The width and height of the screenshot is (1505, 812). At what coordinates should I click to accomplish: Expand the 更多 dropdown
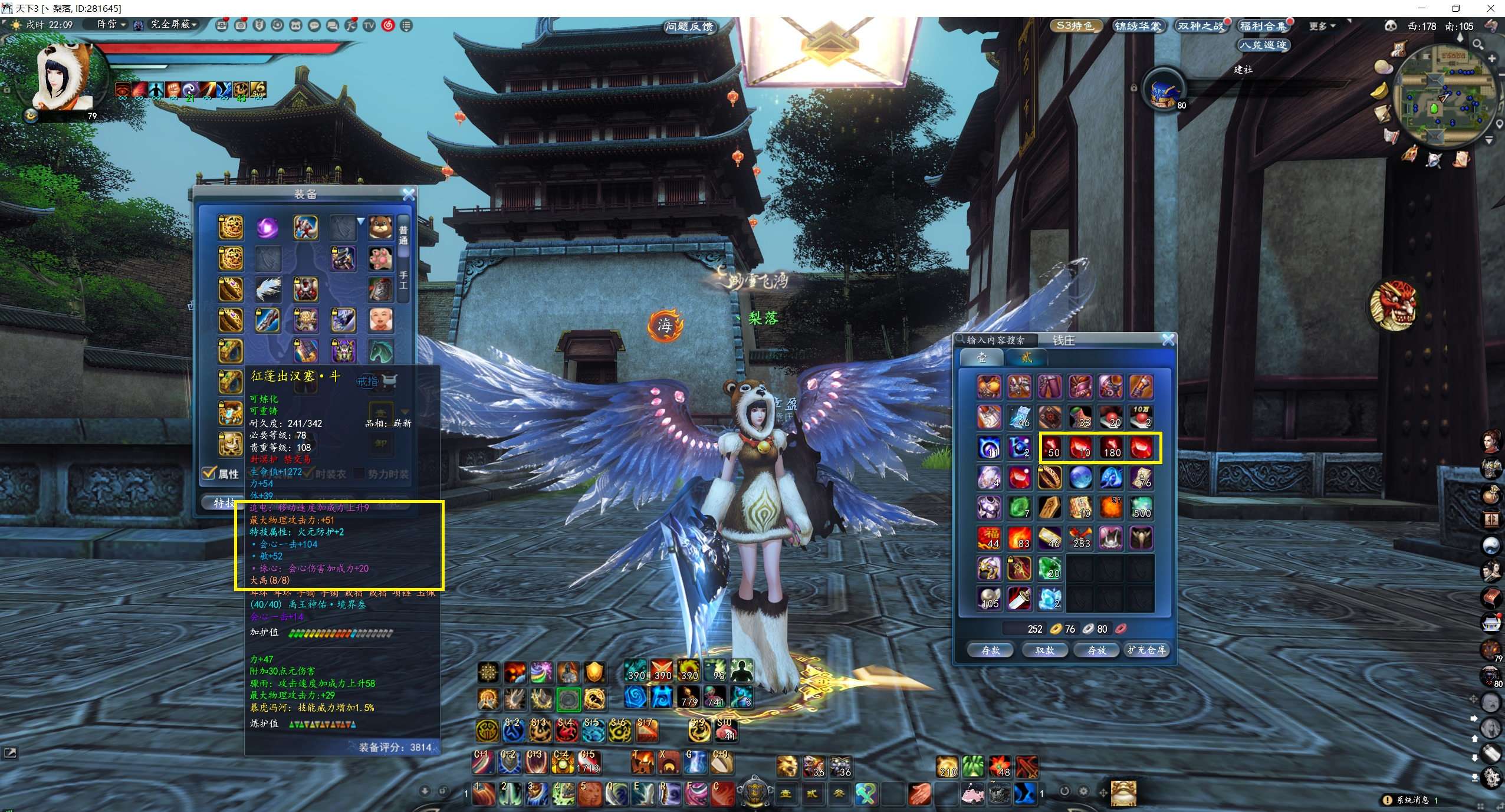1322,26
